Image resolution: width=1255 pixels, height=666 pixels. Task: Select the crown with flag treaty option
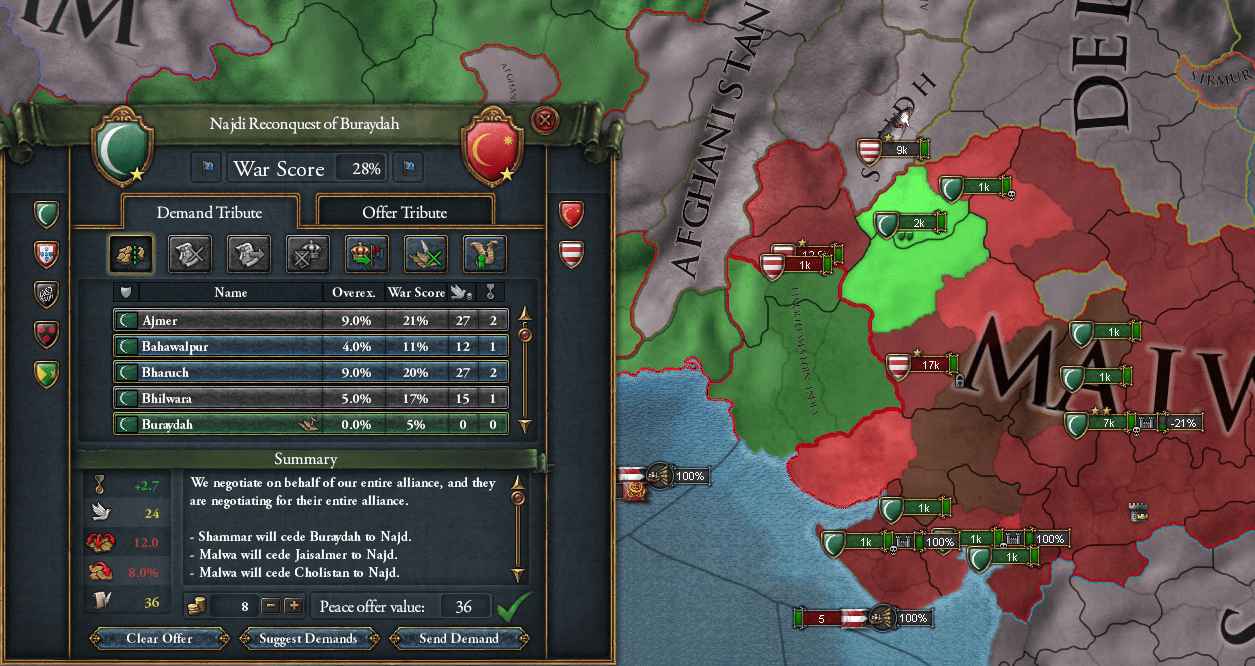[x=366, y=254]
